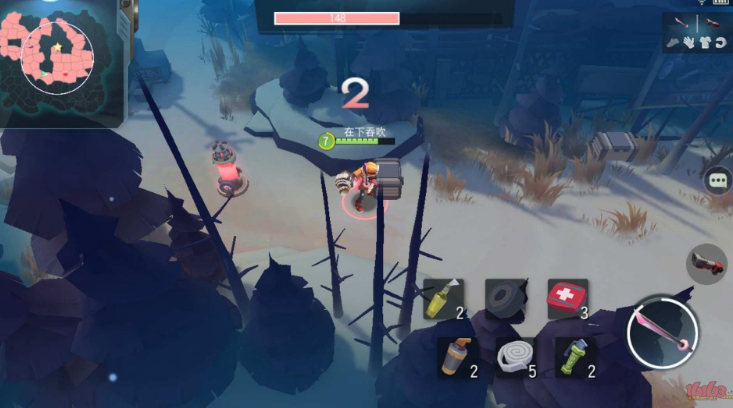Open the chat speech bubble
This screenshot has height=408, width=733.
717,180
